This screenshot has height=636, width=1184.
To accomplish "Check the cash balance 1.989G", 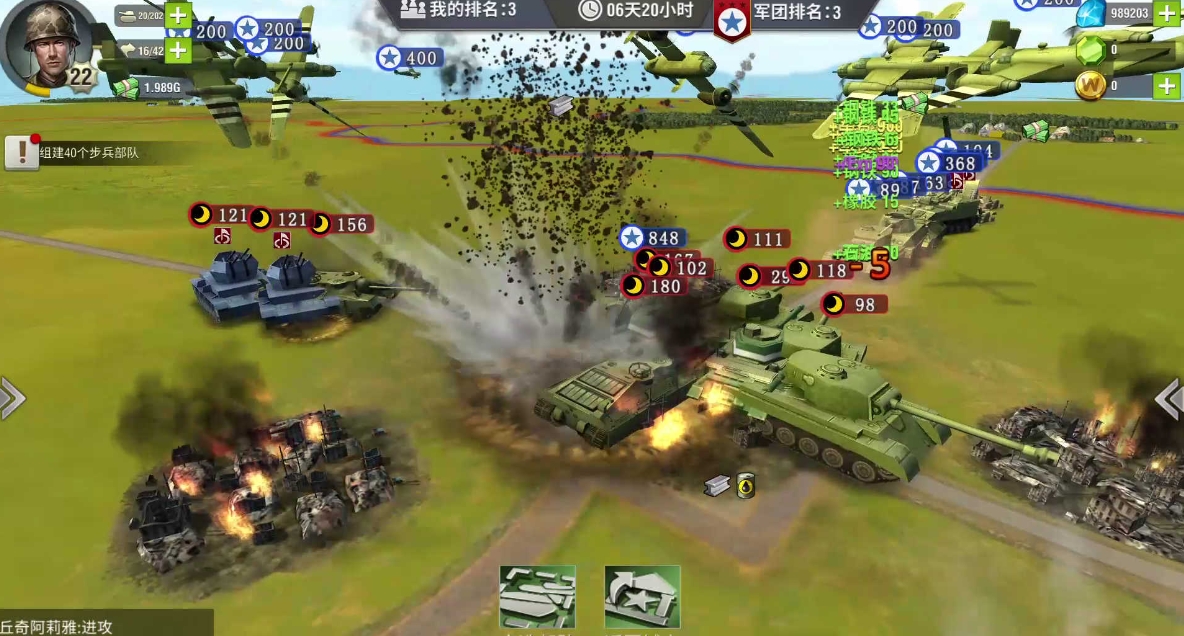I will pyautogui.click(x=150, y=88).
